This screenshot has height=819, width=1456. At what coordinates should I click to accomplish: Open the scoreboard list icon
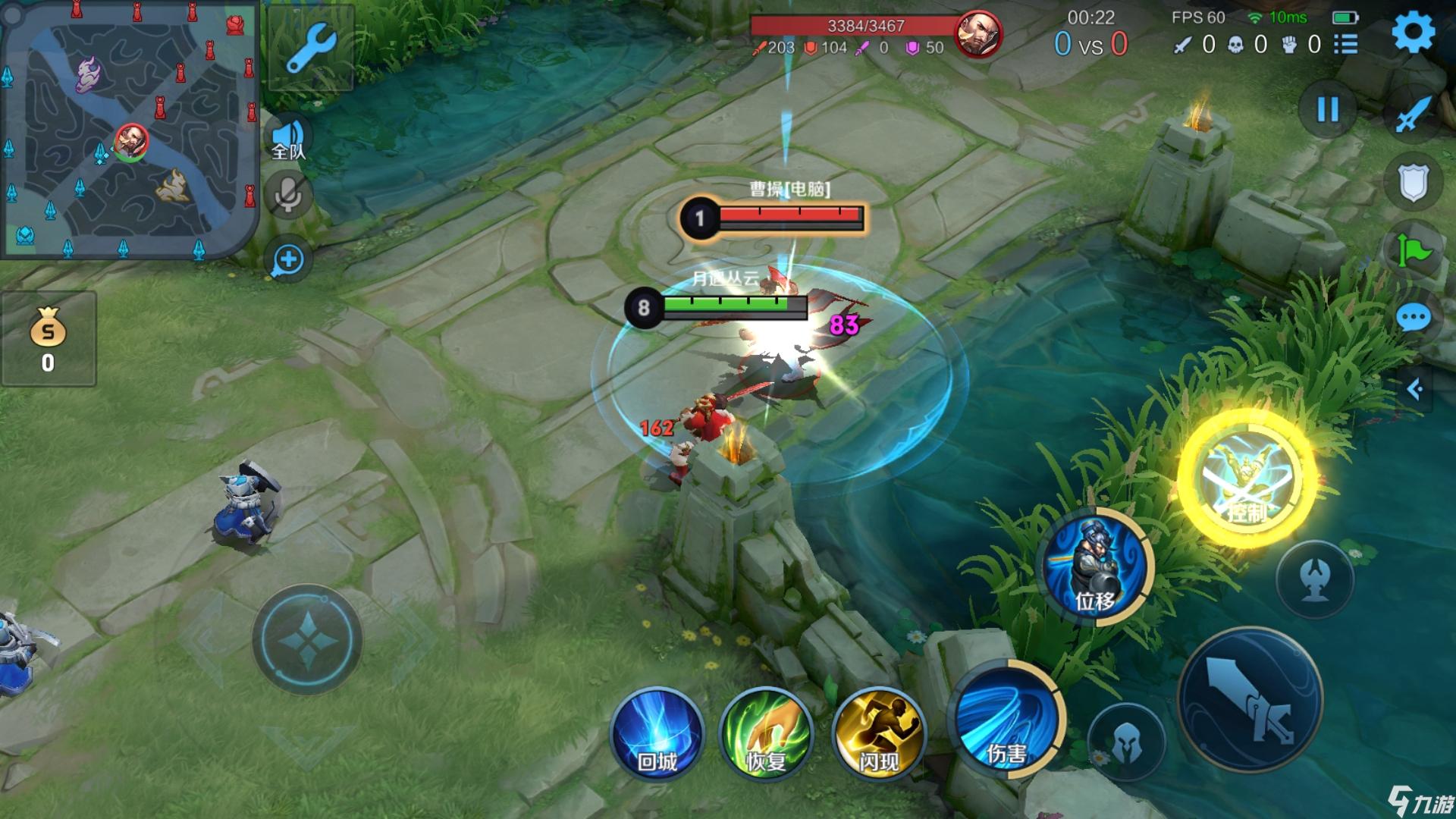pos(1346,44)
